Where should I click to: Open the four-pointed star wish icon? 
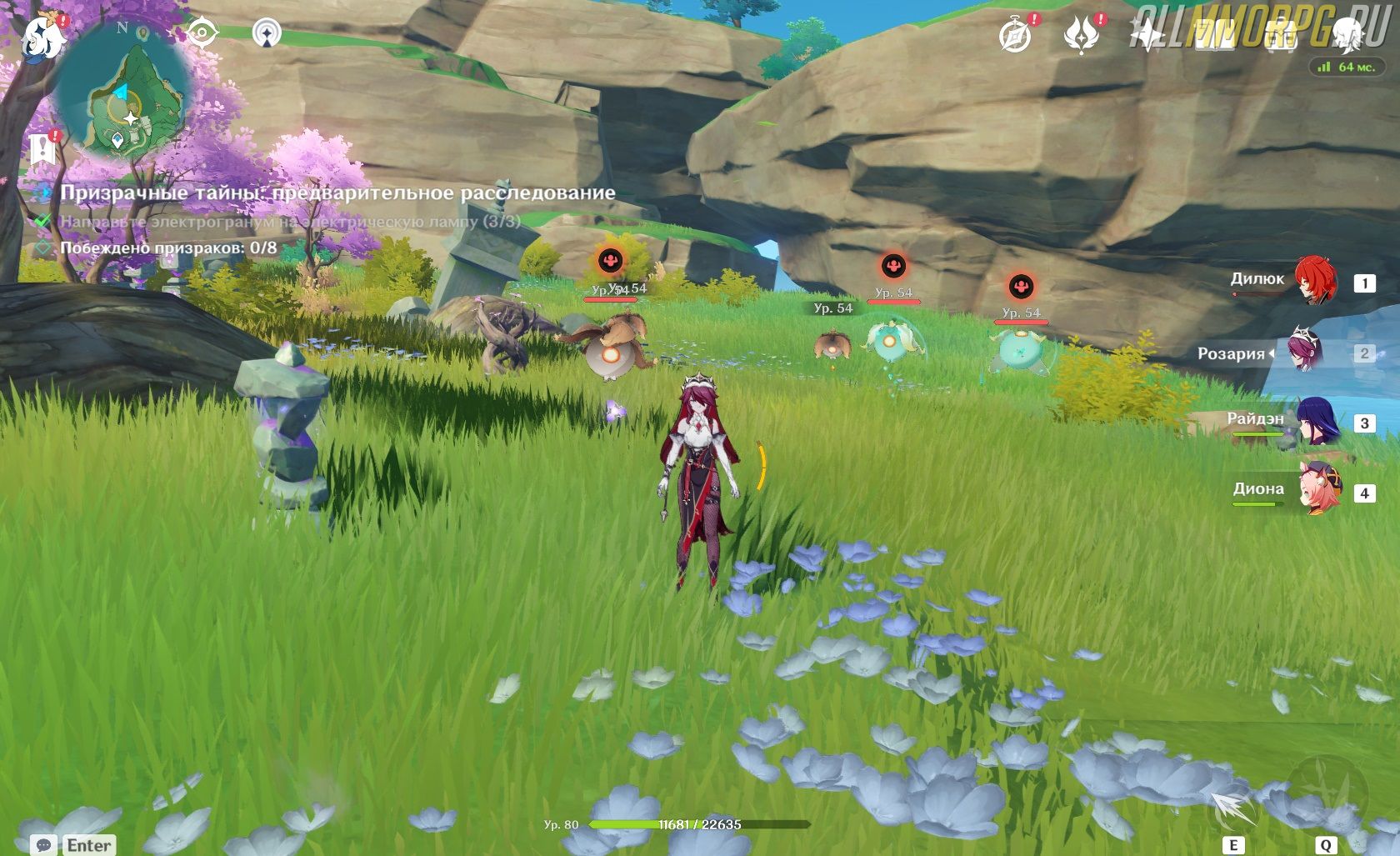coord(1147,35)
